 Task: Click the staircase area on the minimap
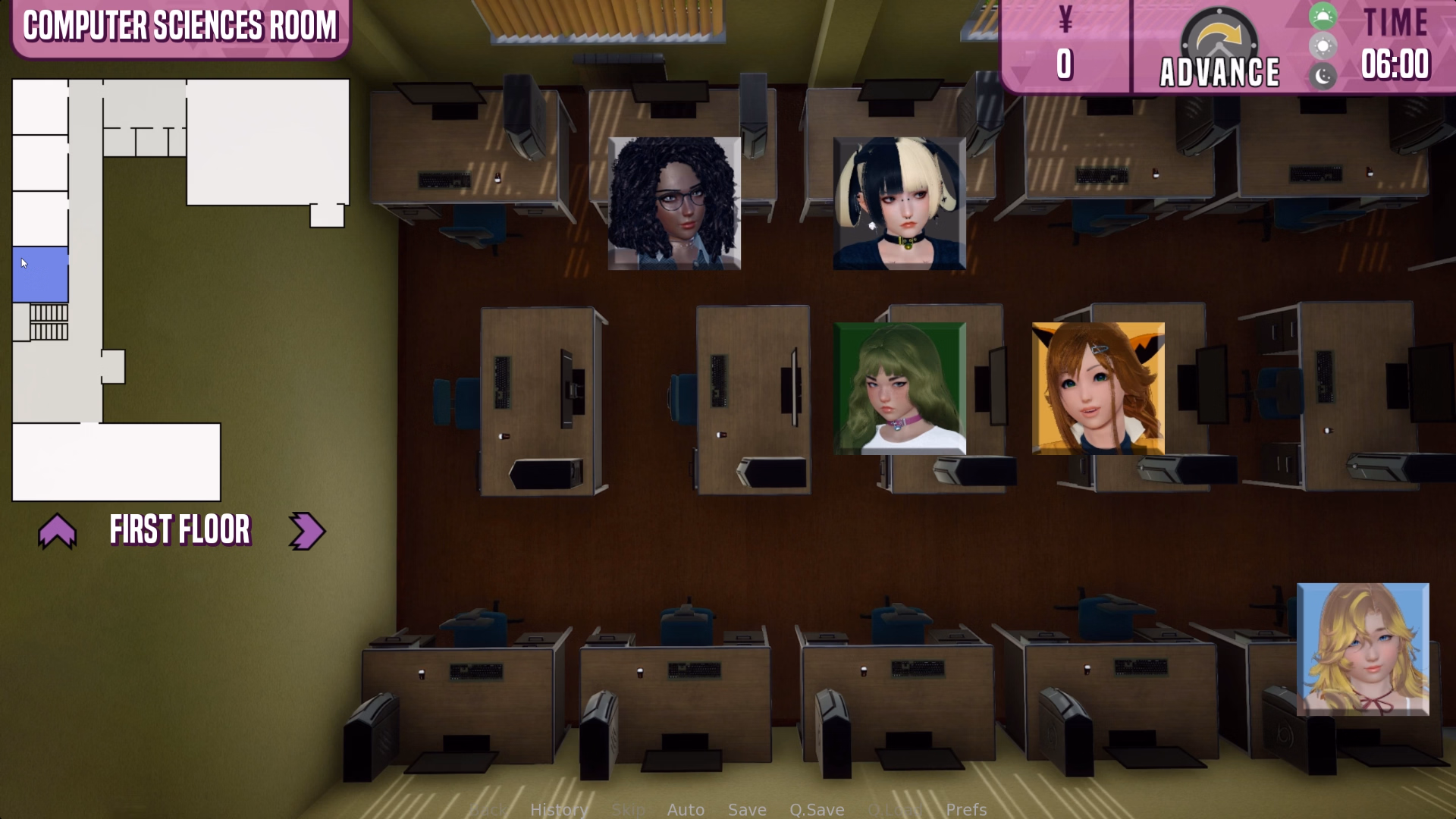pos(49,322)
